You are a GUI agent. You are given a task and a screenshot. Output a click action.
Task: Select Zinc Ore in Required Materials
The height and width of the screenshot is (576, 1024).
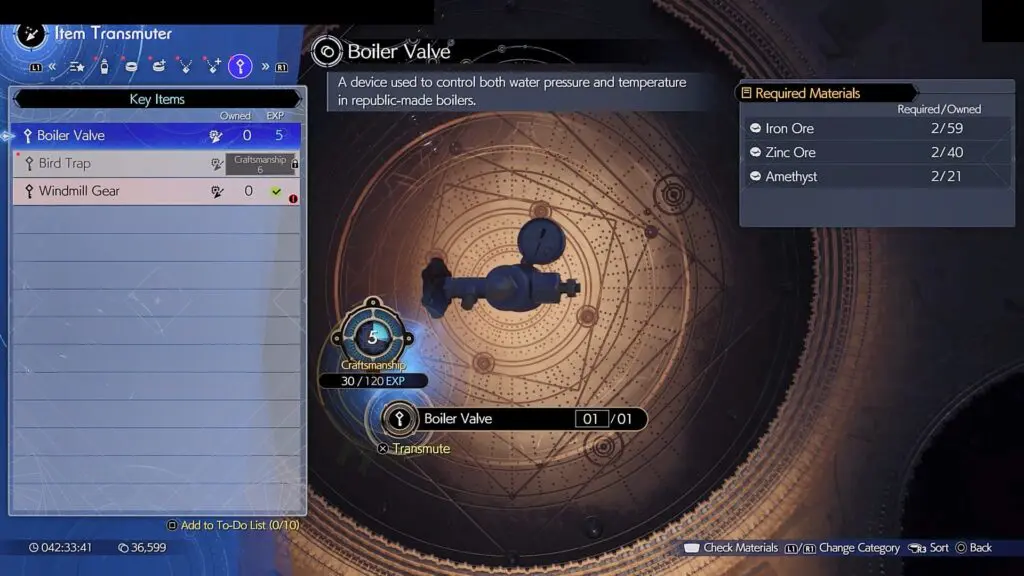pos(875,152)
